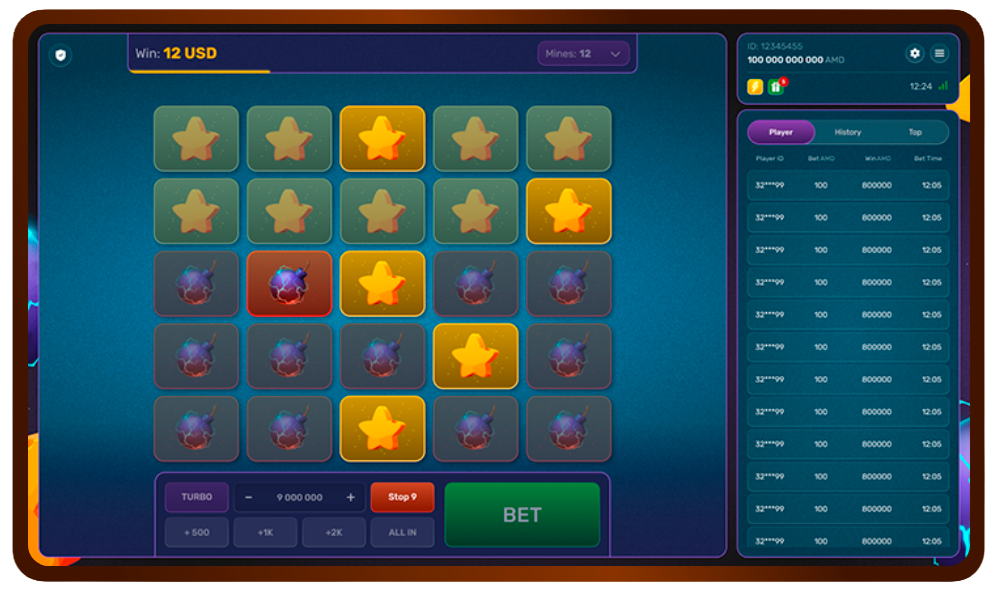This screenshot has height=596, width=994.
Task: Click the red Stop 9 button
Action: 402,497
